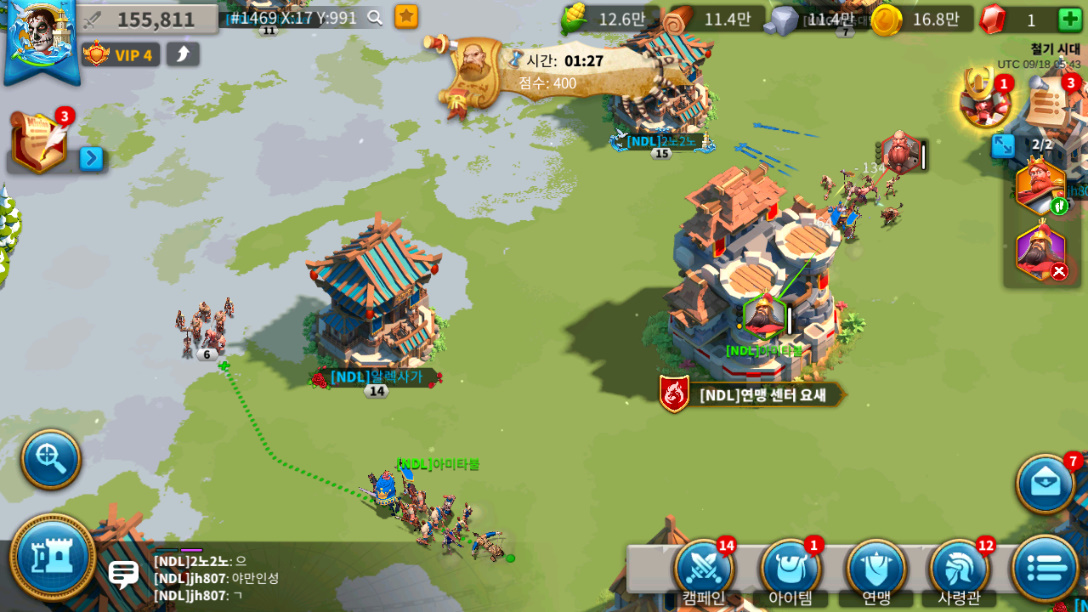Toggle the list menu button

(1044, 568)
